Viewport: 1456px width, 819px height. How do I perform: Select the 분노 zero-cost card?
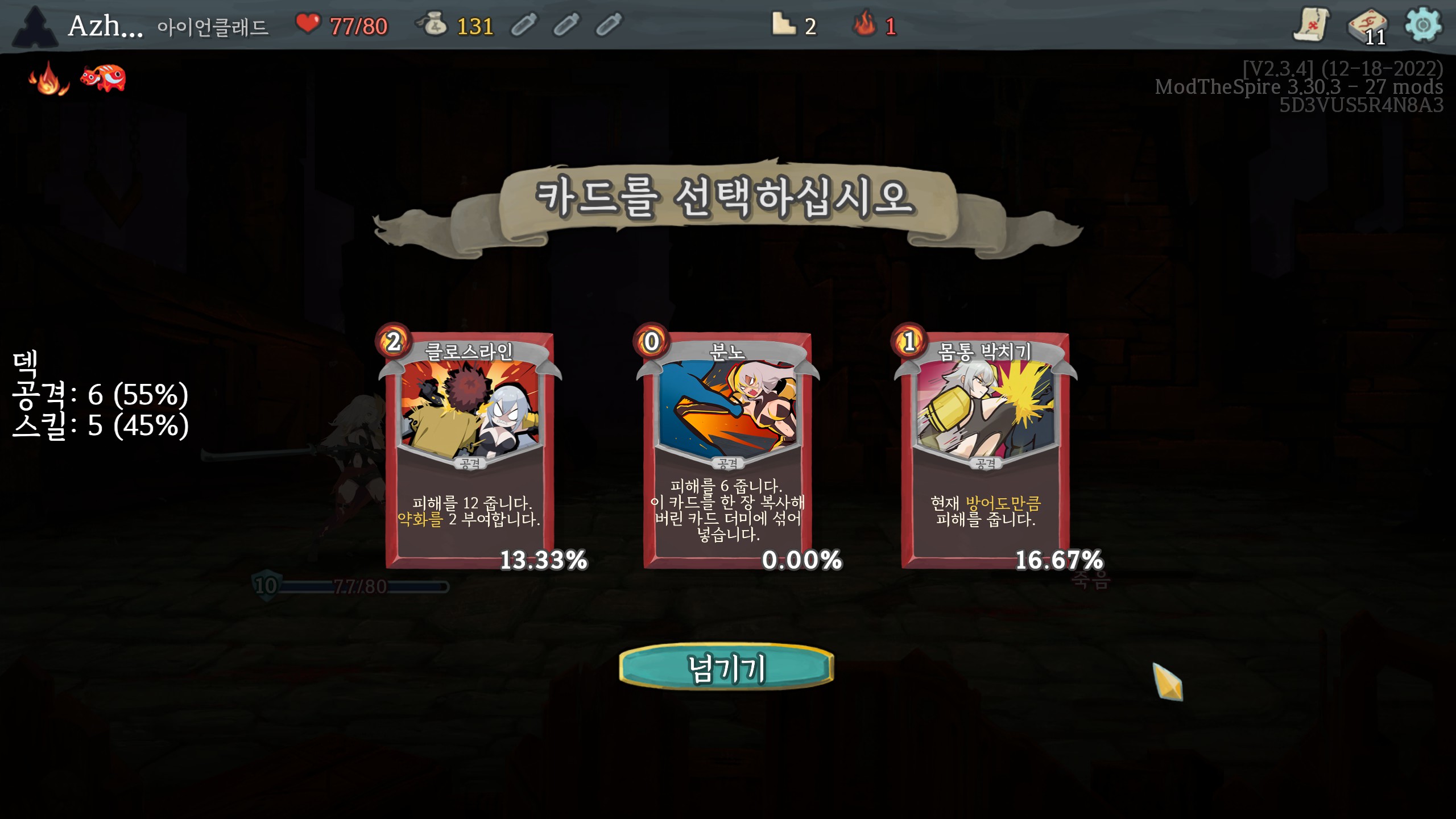pos(727,449)
